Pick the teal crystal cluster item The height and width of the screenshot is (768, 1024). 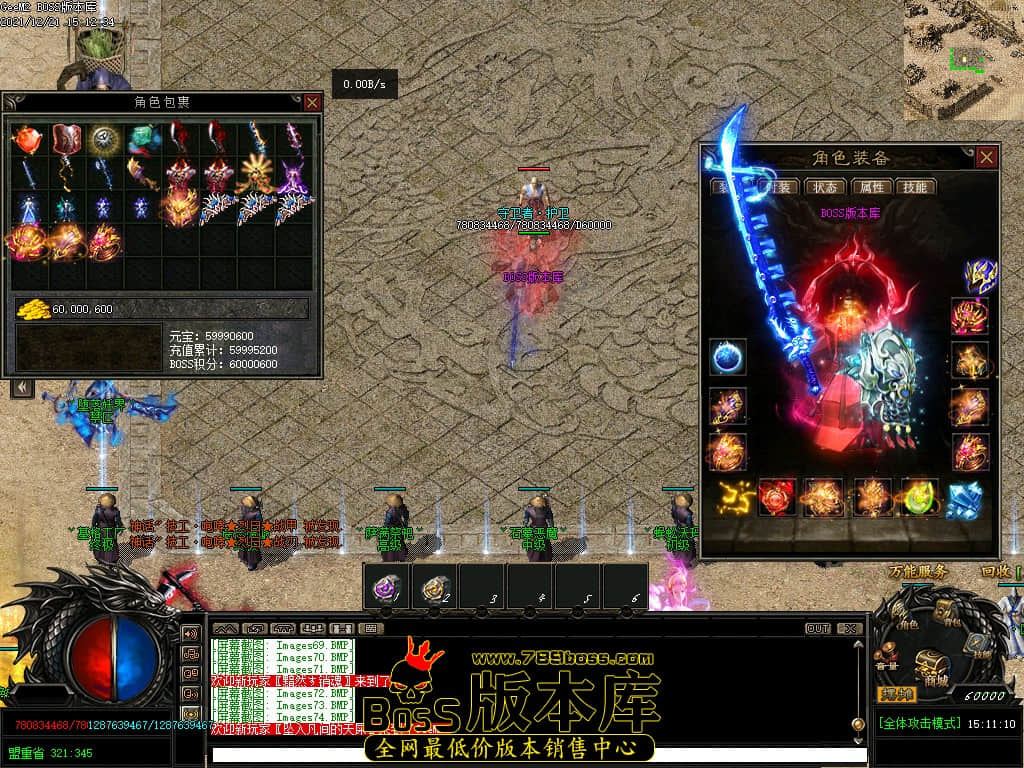(x=142, y=138)
